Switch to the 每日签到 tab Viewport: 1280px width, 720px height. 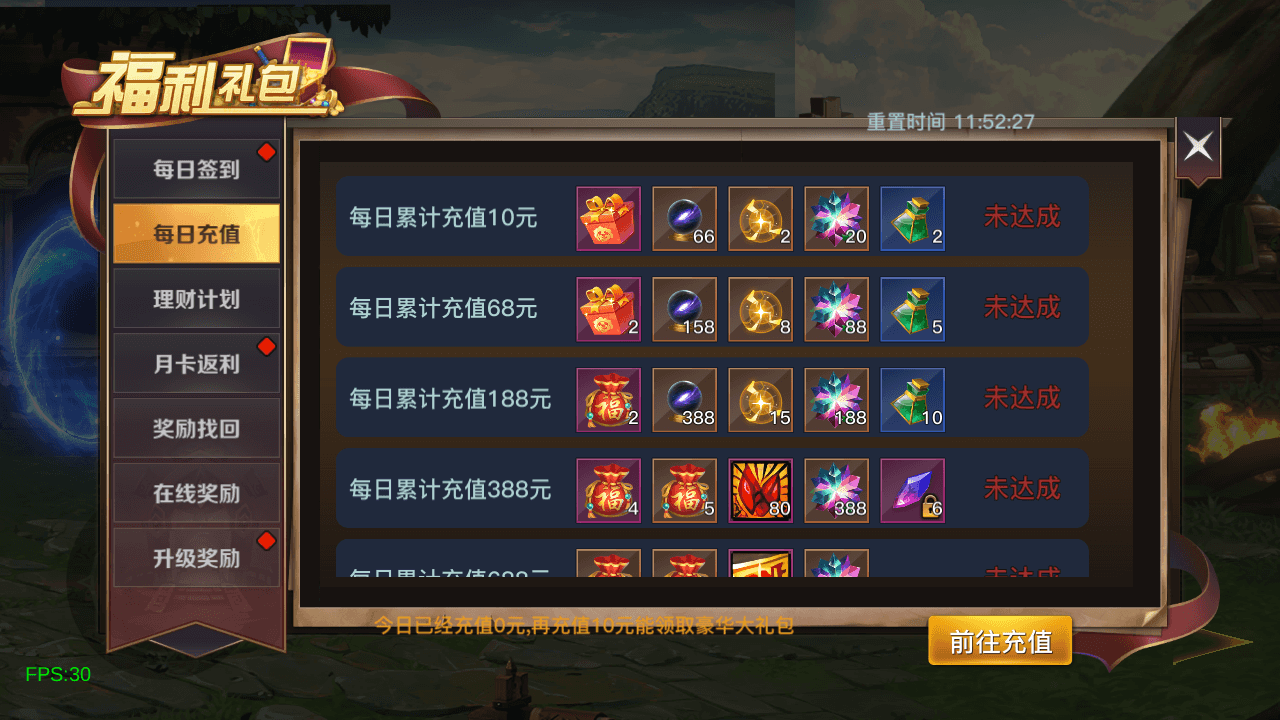point(196,168)
